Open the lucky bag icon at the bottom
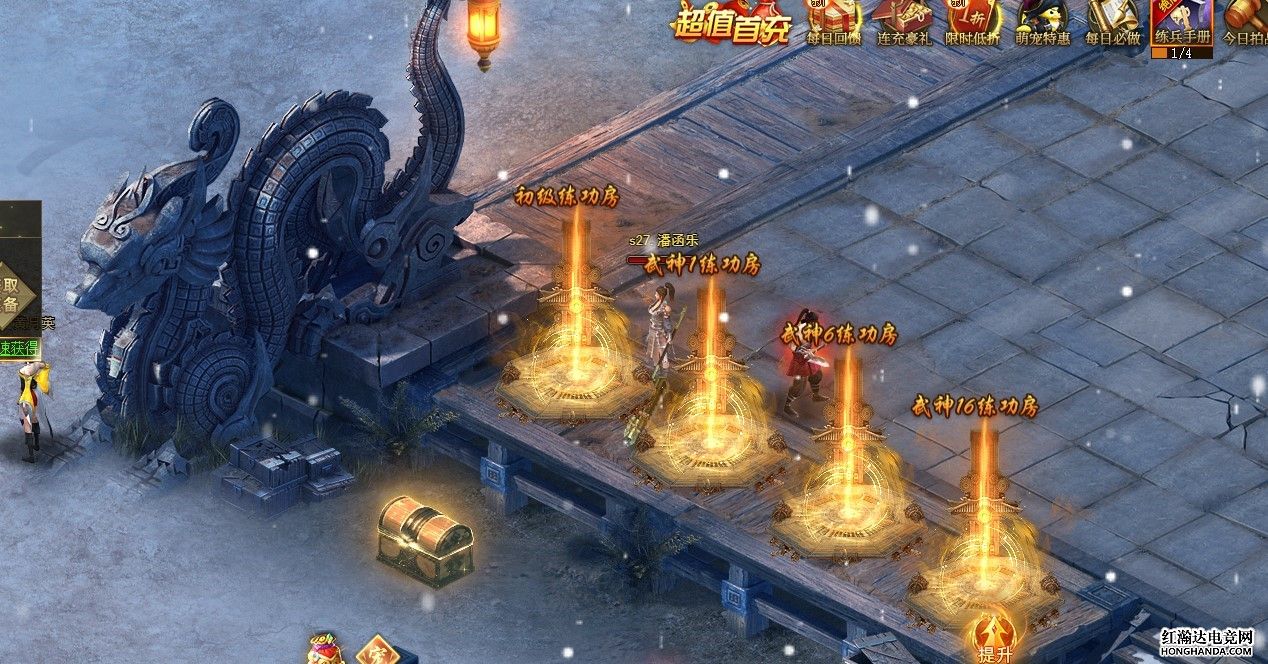1268x664 pixels. pos(323,649)
